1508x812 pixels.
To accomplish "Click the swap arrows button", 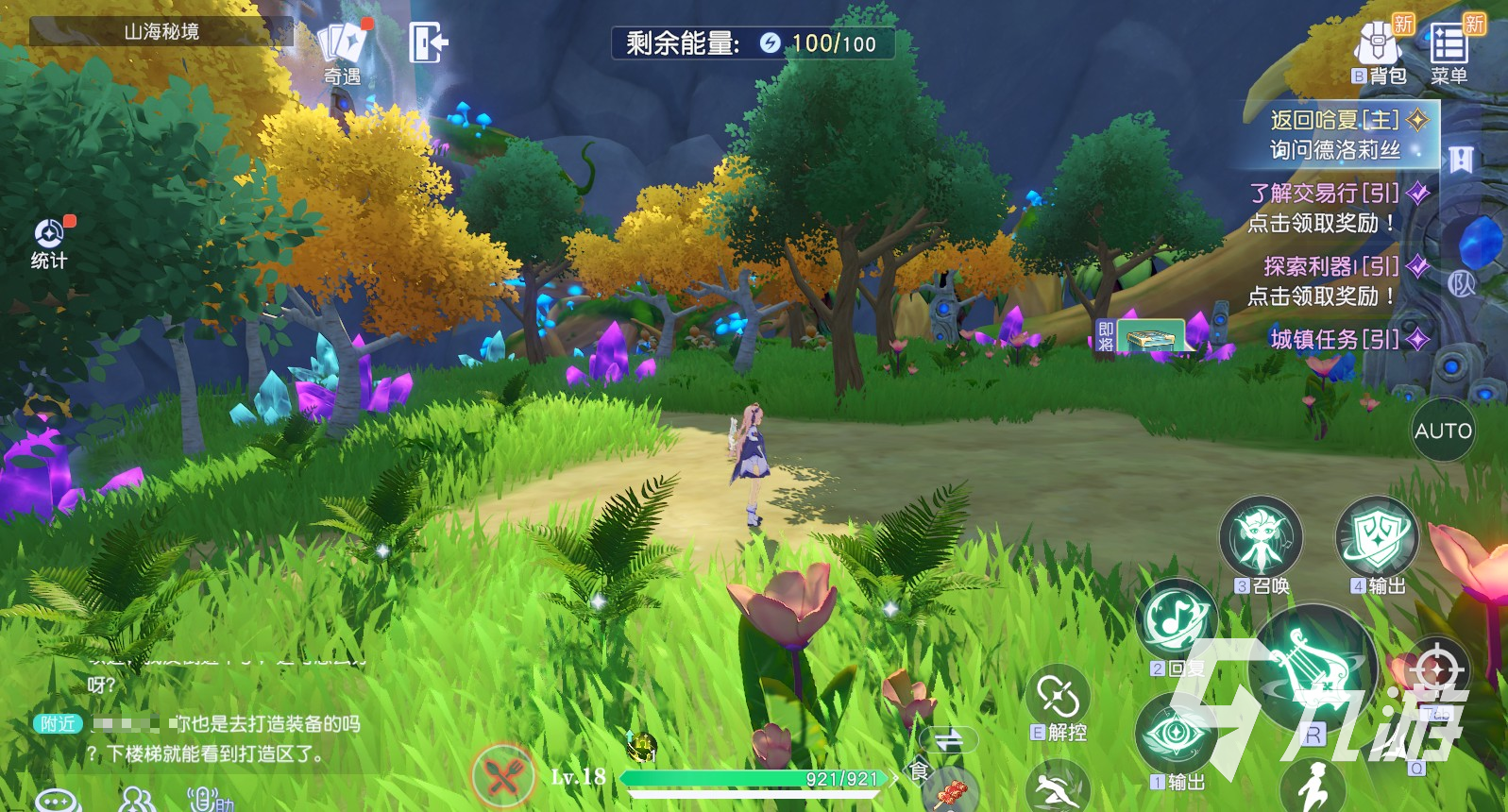I will 948,739.
